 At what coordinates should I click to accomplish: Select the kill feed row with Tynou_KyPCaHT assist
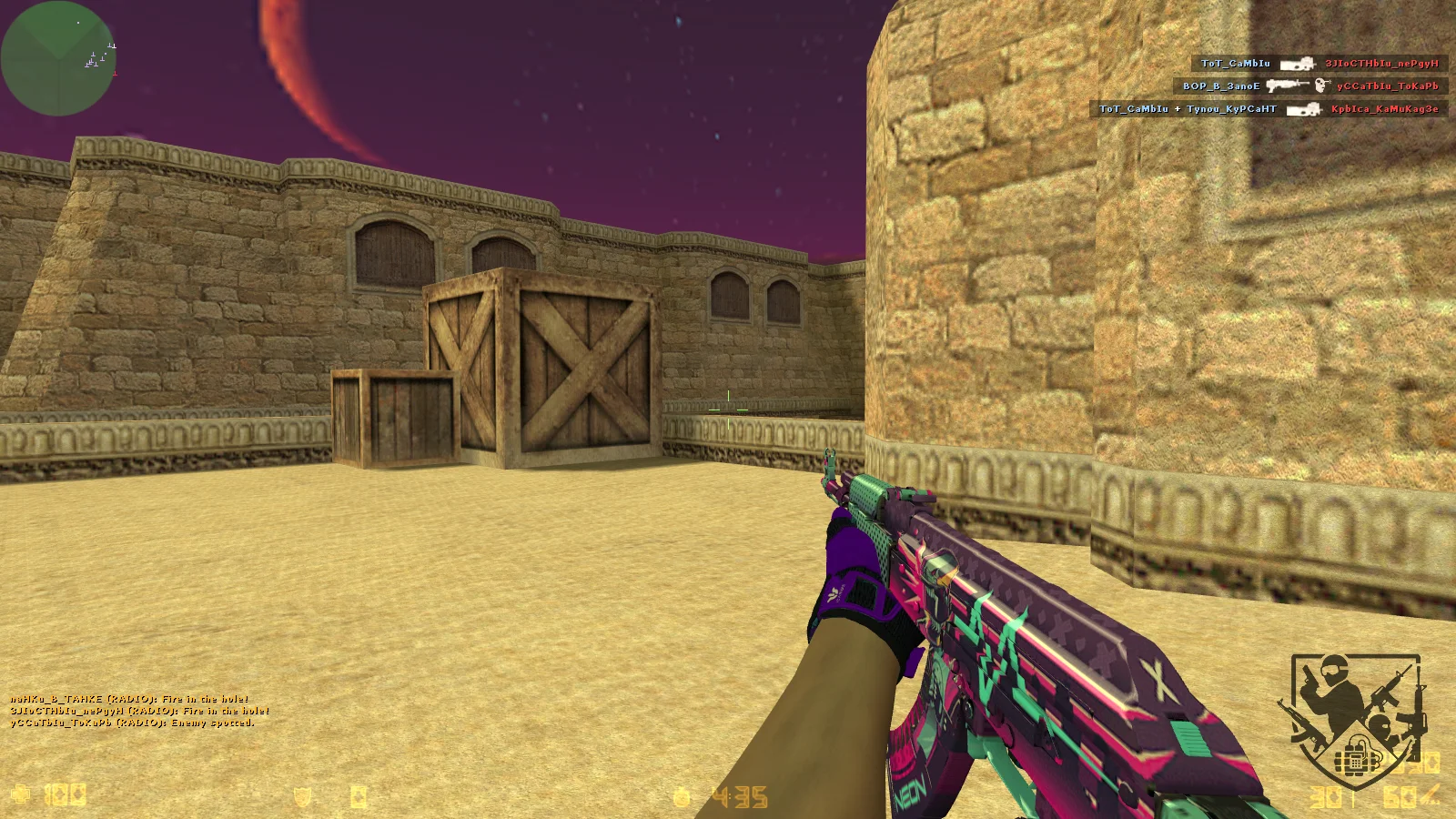pos(1269,109)
